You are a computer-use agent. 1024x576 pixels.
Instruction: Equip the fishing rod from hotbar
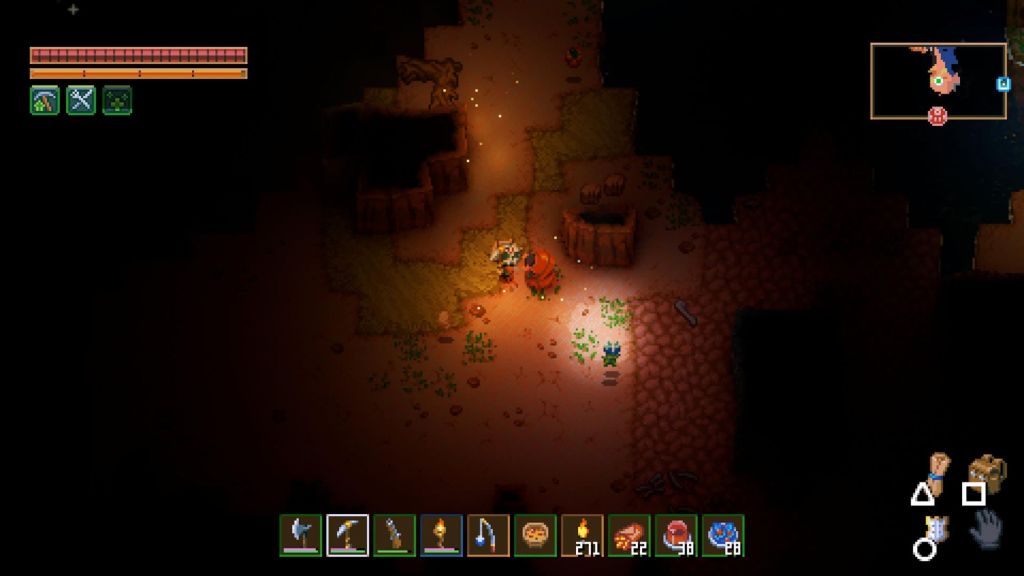coord(488,535)
